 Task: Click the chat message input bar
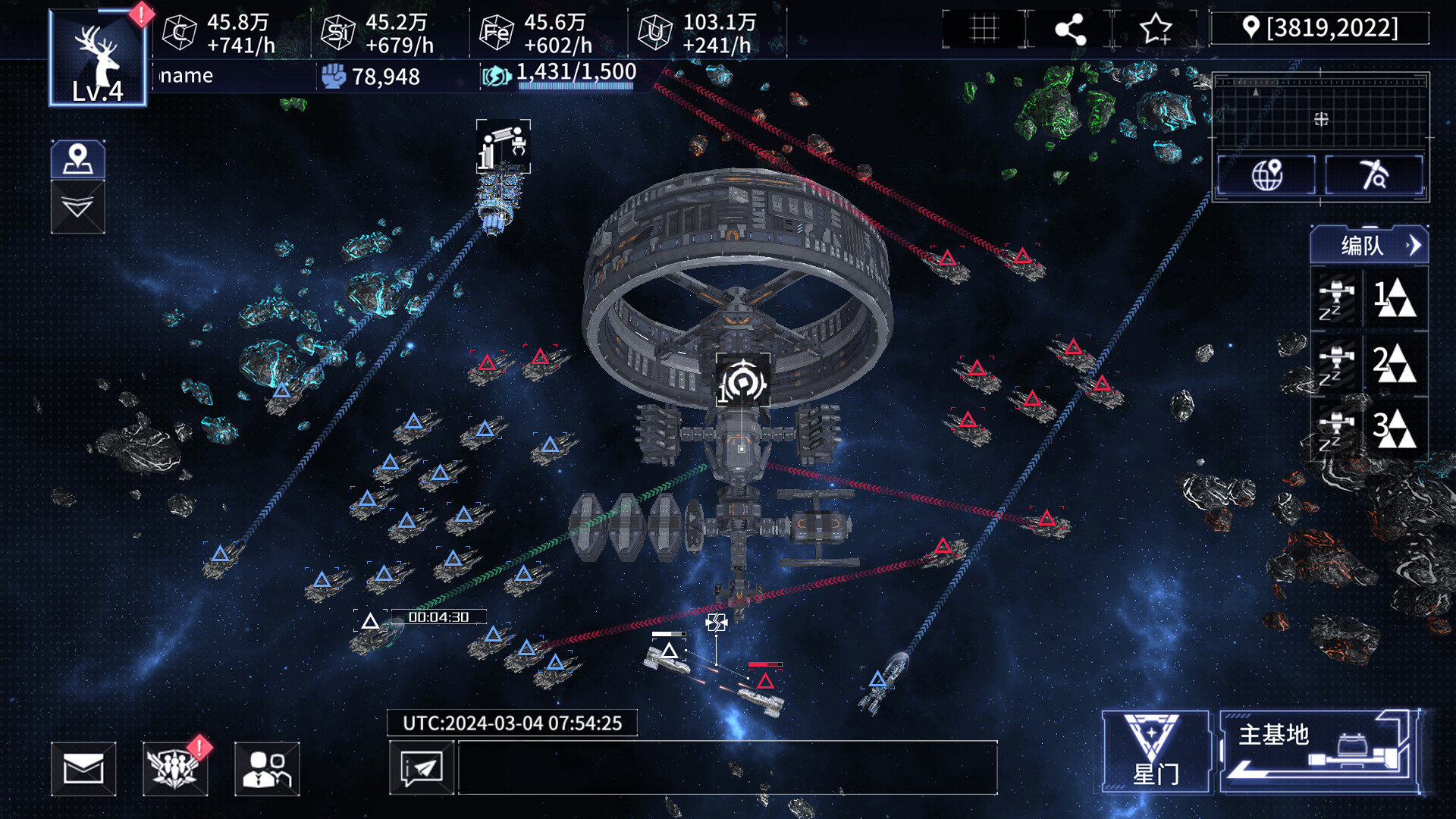click(727, 768)
